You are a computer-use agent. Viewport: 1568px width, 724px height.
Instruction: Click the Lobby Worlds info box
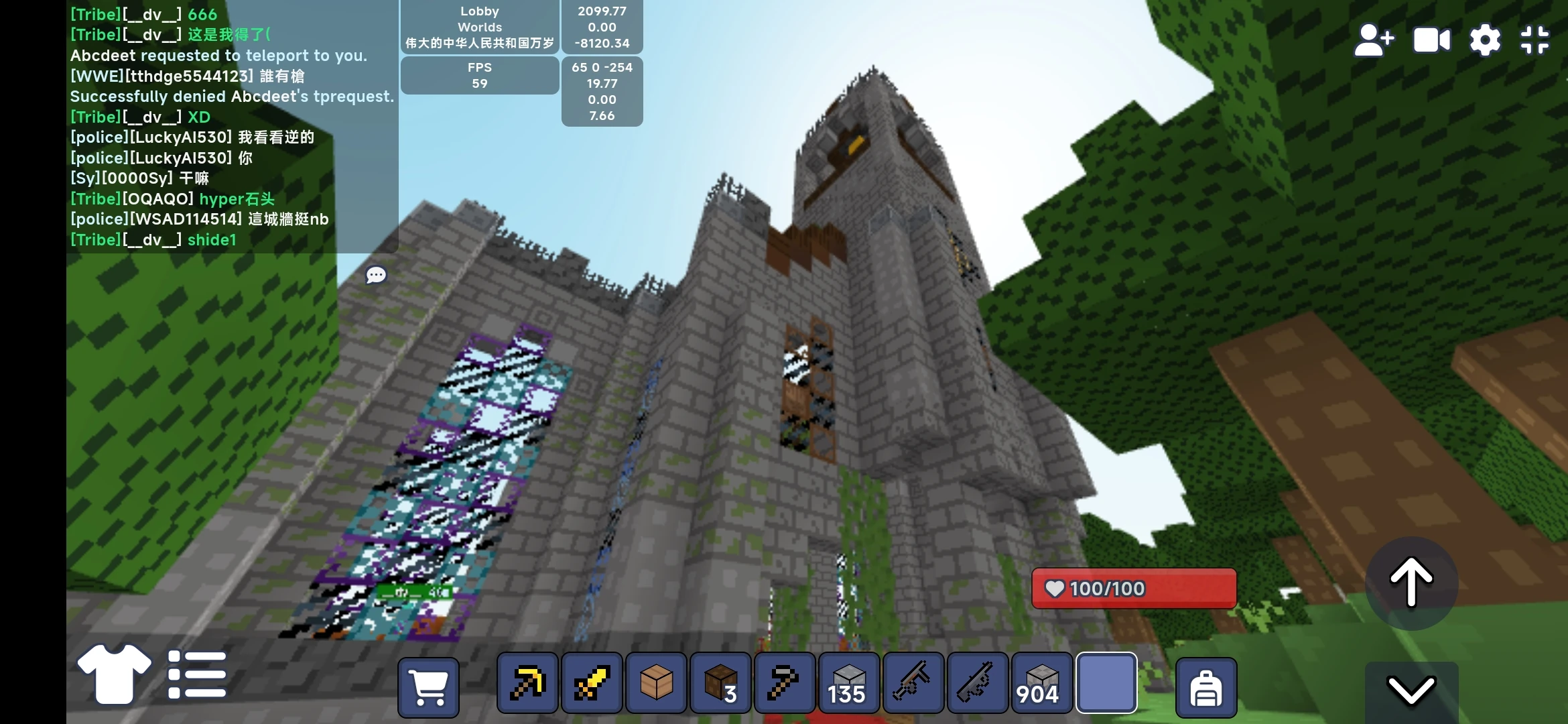(x=478, y=27)
